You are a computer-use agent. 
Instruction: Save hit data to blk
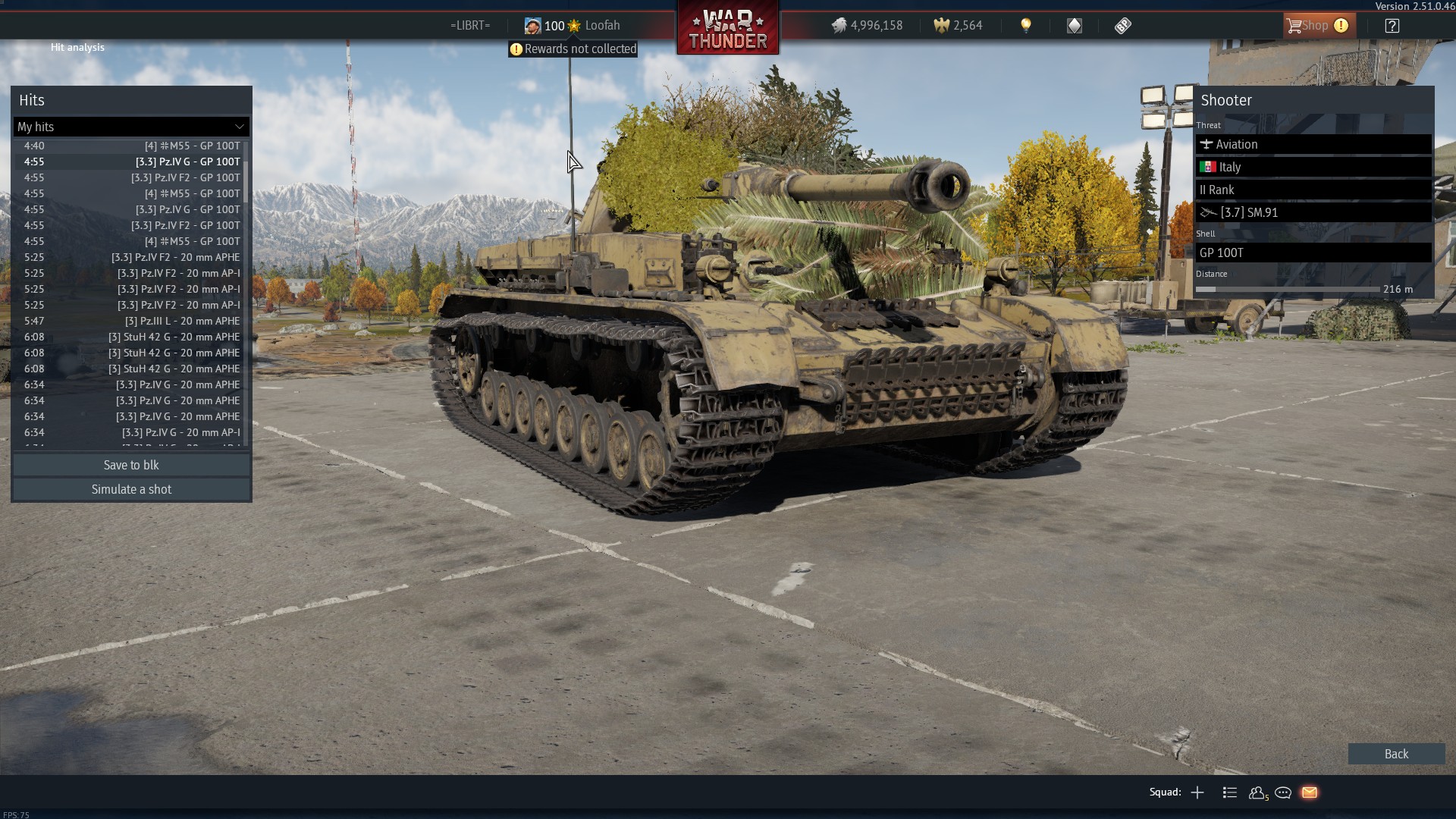131,465
